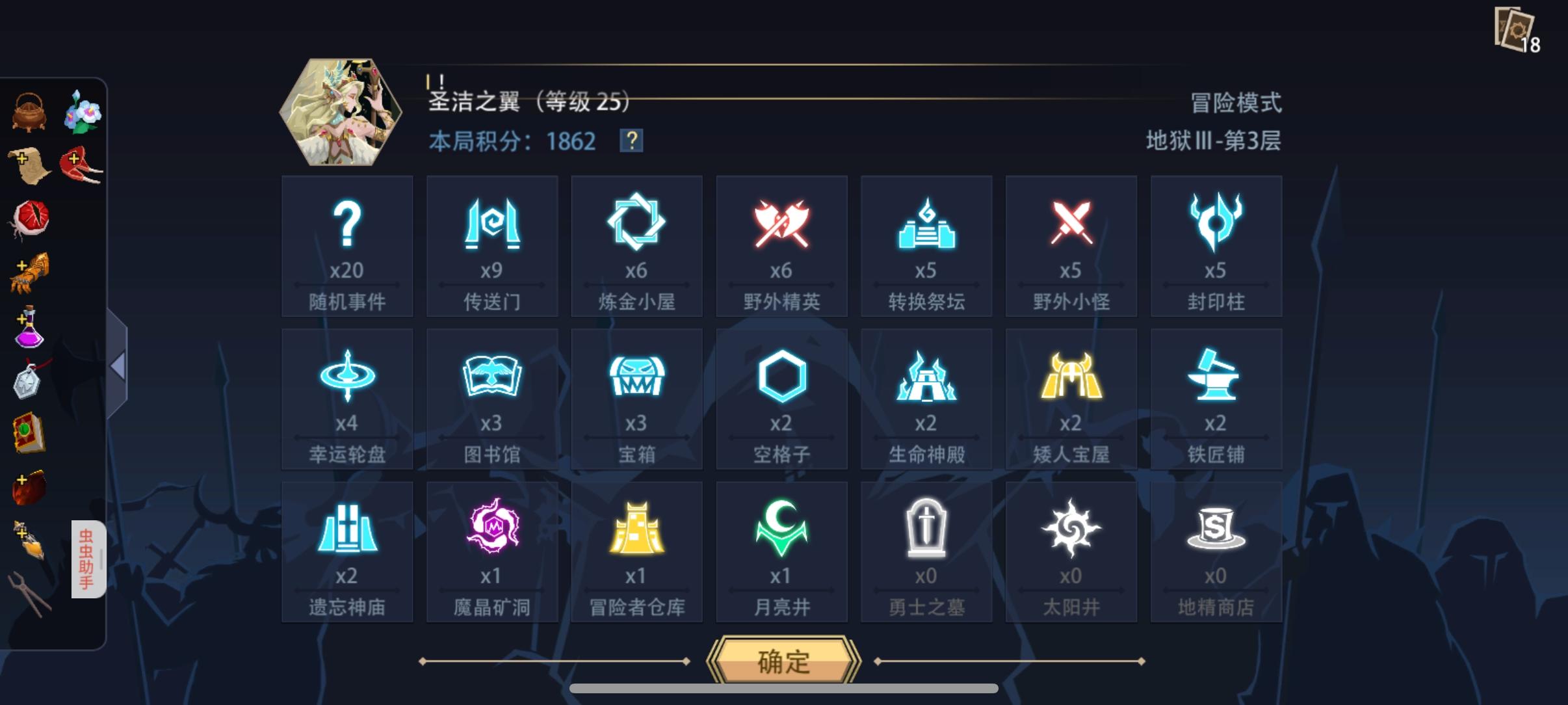Click the cauldron icon in the left sidebar

(29, 111)
